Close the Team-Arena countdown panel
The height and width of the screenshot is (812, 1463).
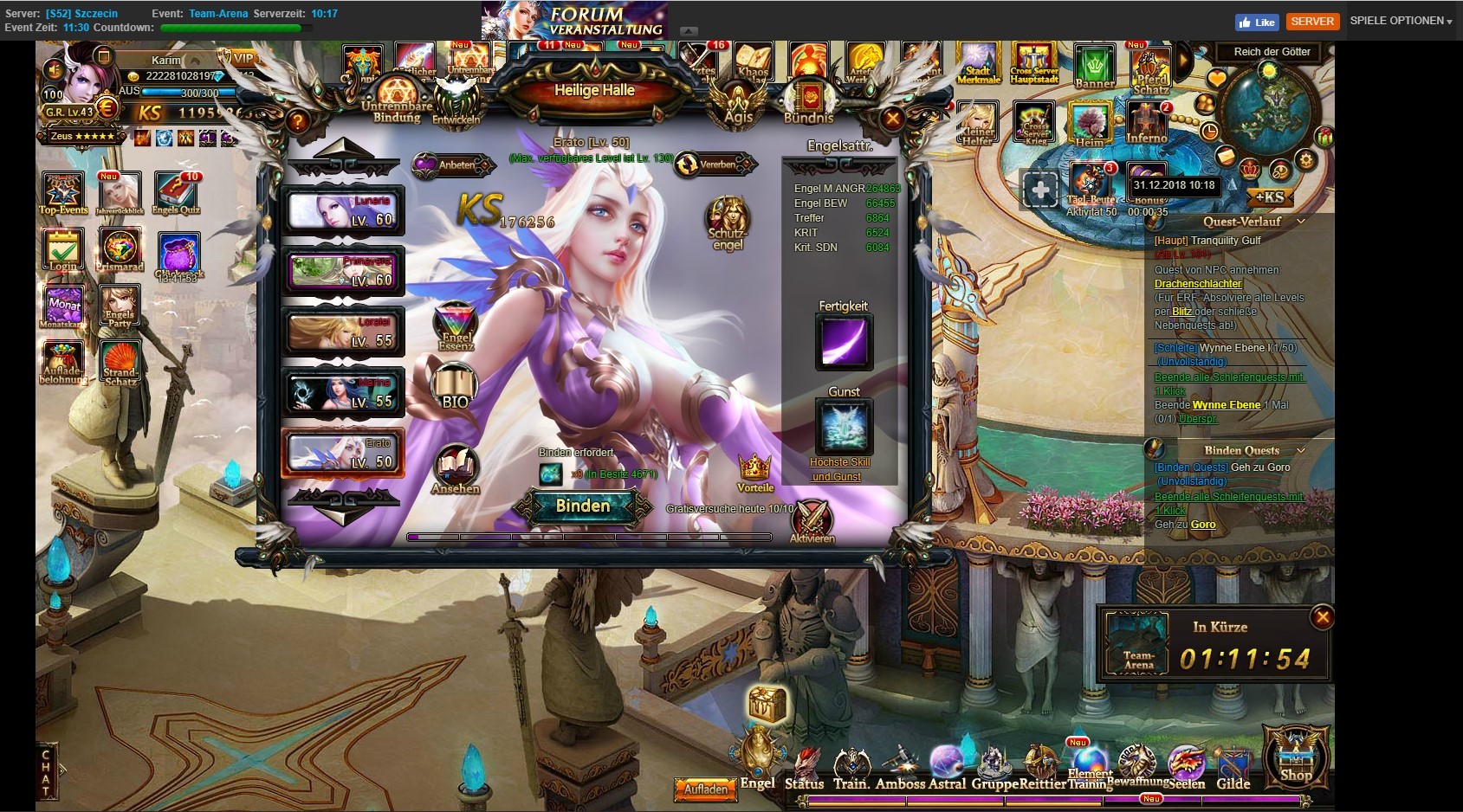pyautogui.click(x=1322, y=617)
